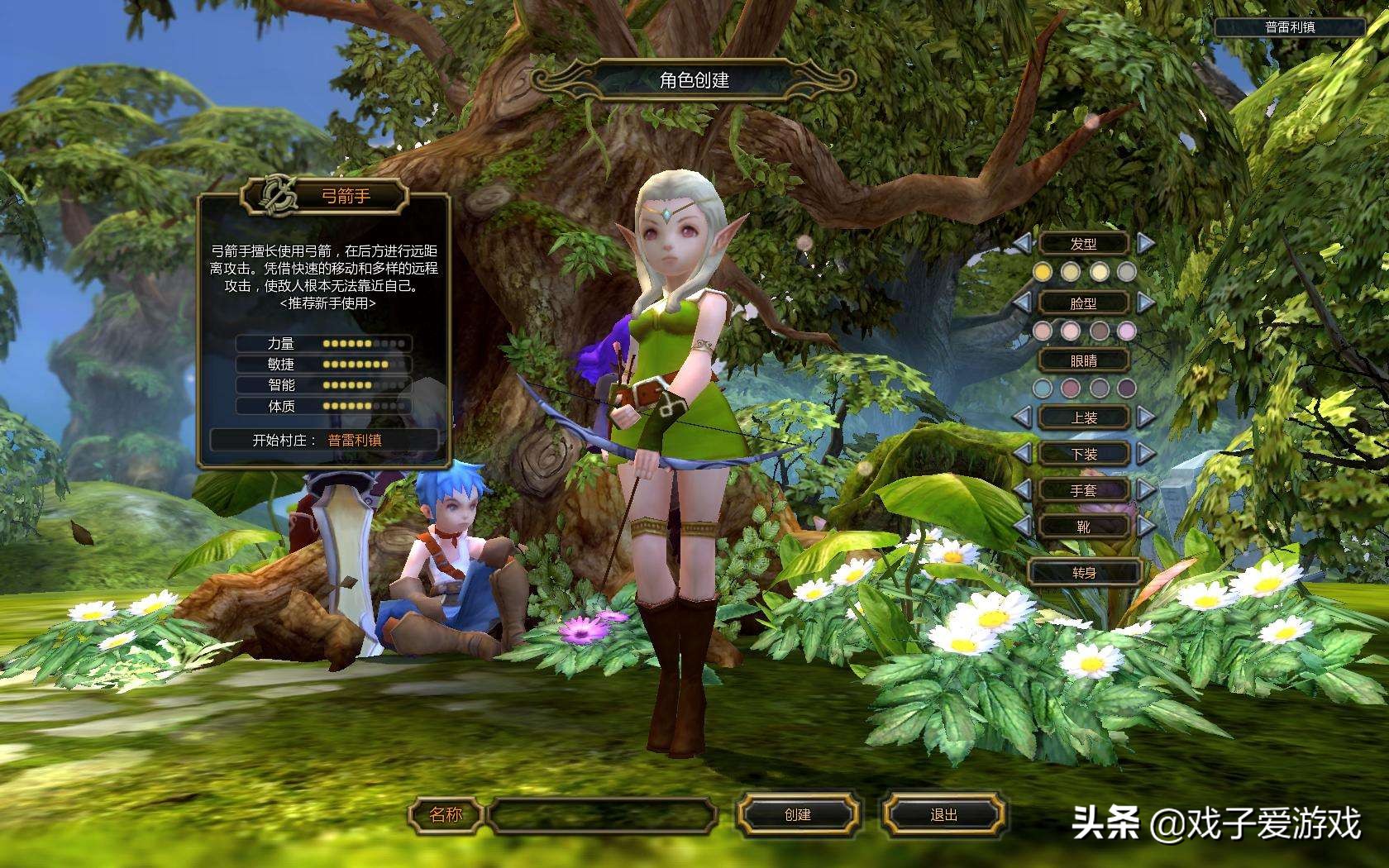The image size is (1389, 868).
Task: Go to the previous 发型 hairstyle
Action: pyautogui.click(x=1023, y=243)
